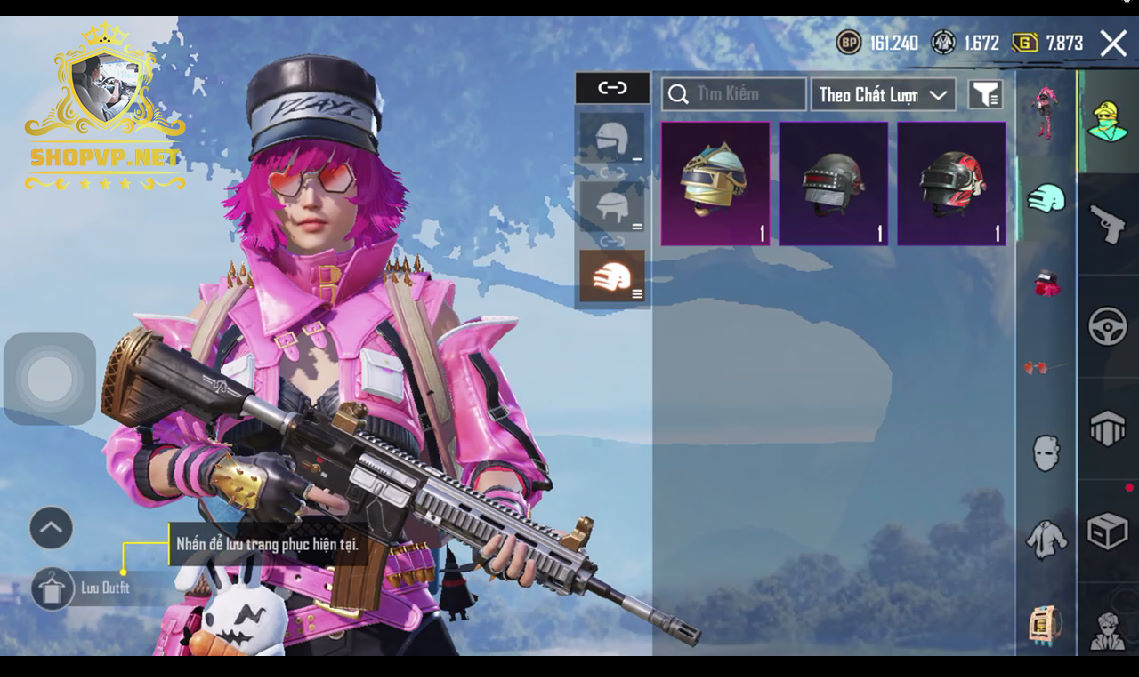Image resolution: width=1139 pixels, height=677 pixels.
Task: Click the Tìm Kiếm search box
Action: 733,94
